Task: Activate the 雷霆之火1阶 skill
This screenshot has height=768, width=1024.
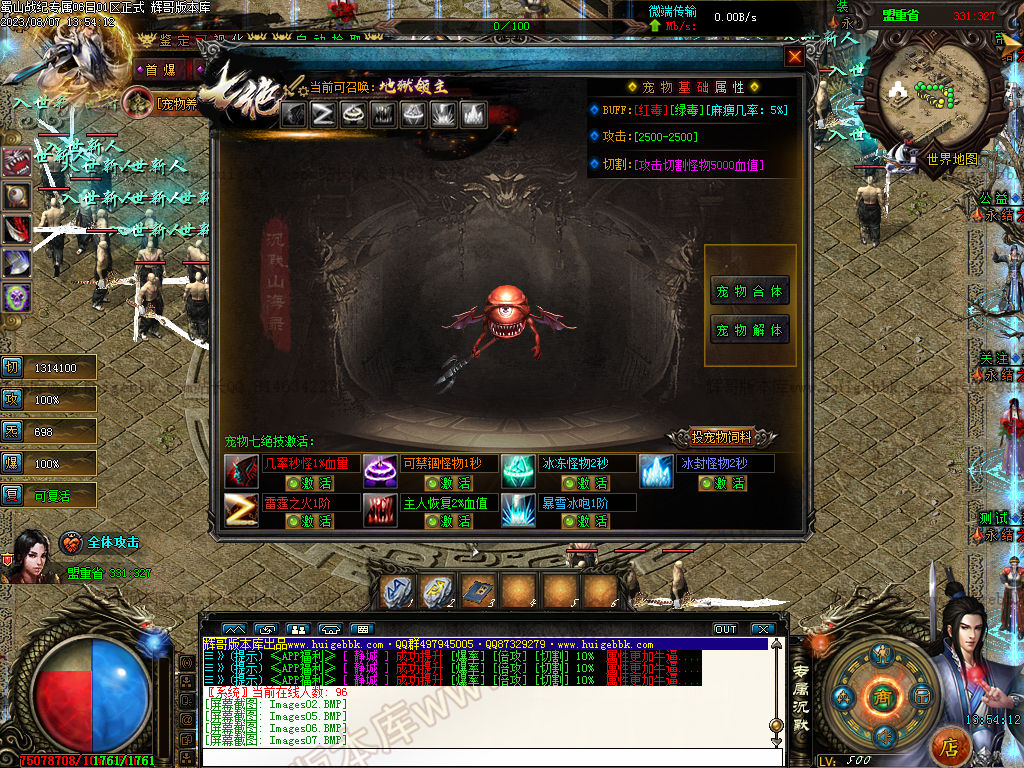Action: (309, 521)
